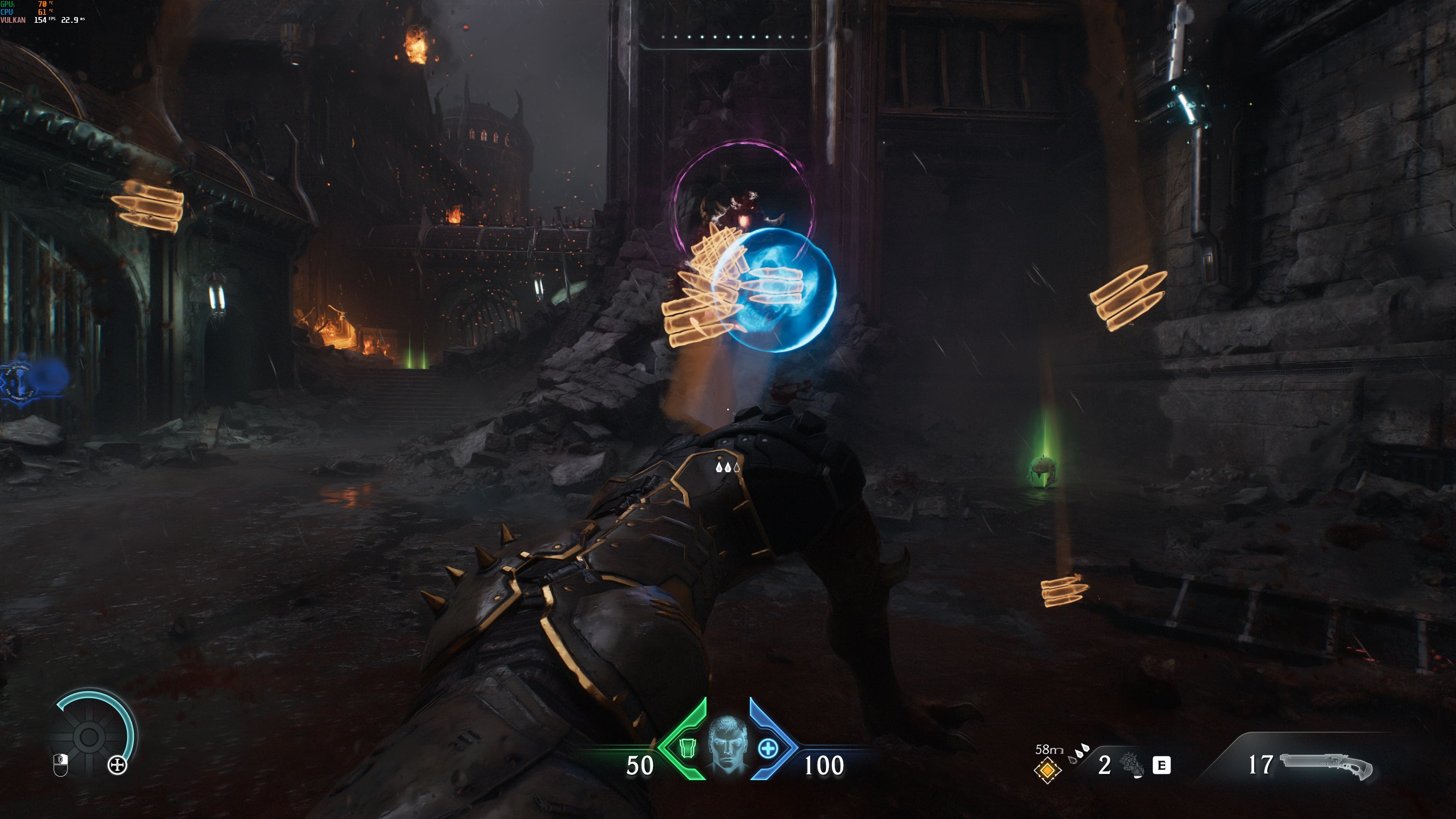Select the orange diamond objective marker
This screenshot has height=819, width=1456.
pos(1047,770)
